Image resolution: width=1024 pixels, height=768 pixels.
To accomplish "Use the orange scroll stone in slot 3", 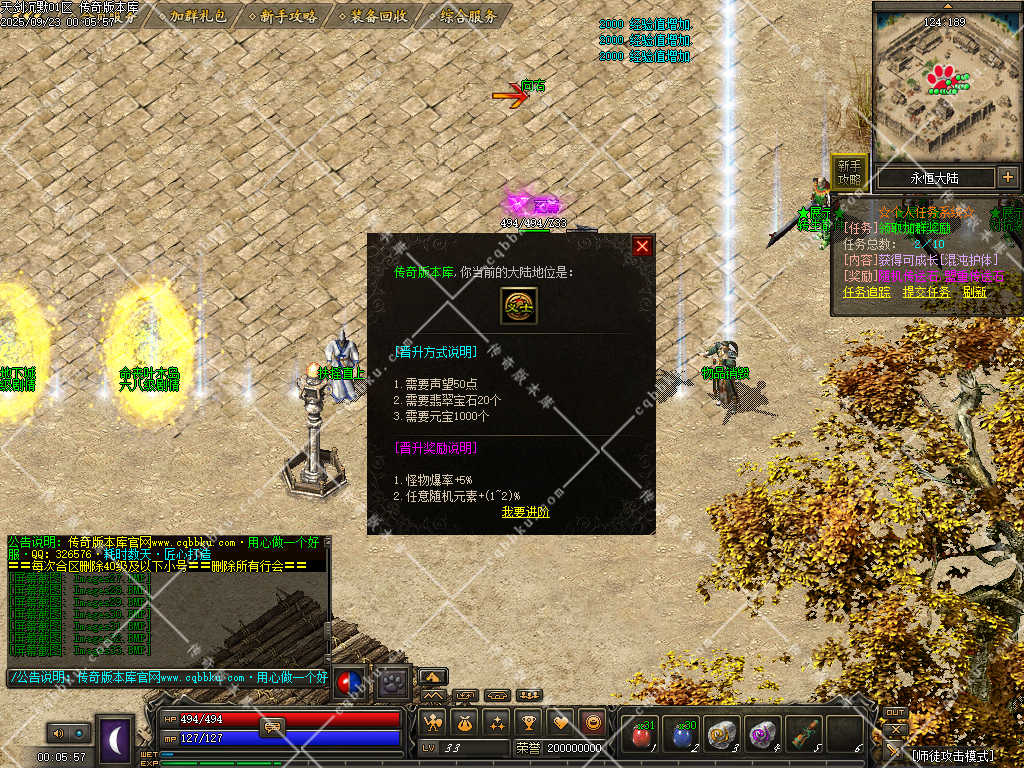I will pos(722,734).
